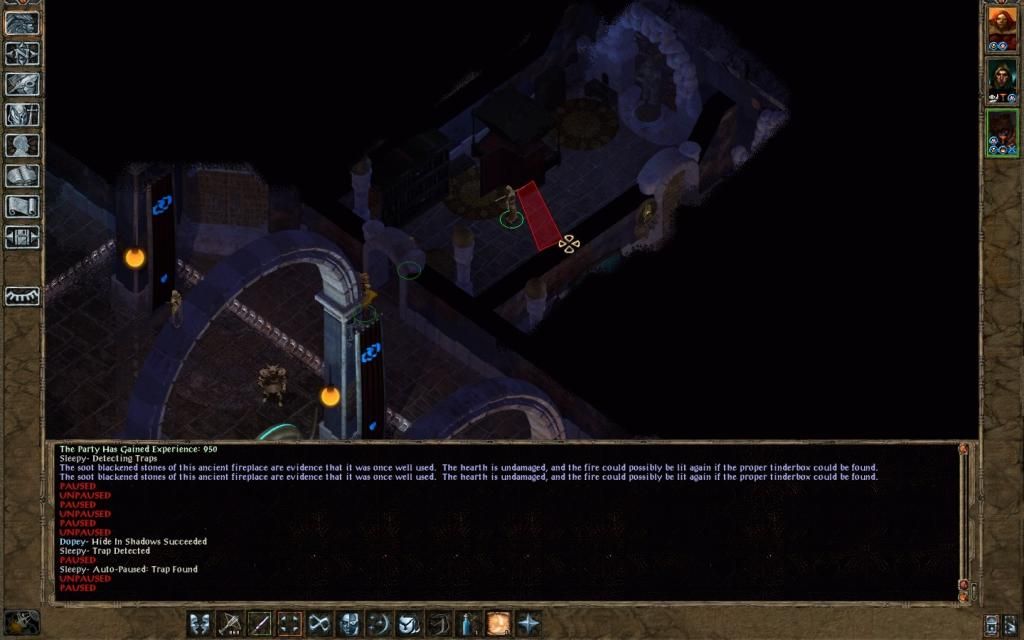The height and width of the screenshot is (640, 1024).
Task: Click the two-masks icon on action bar
Action: point(200,624)
